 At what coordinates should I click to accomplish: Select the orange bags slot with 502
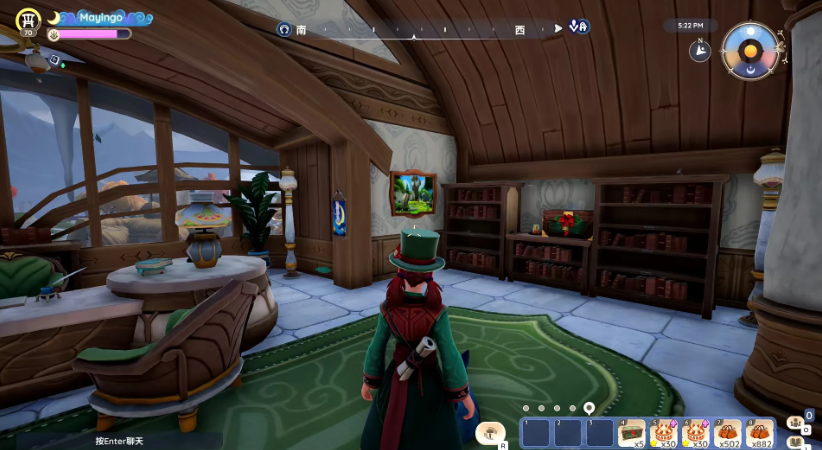click(x=728, y=433)
